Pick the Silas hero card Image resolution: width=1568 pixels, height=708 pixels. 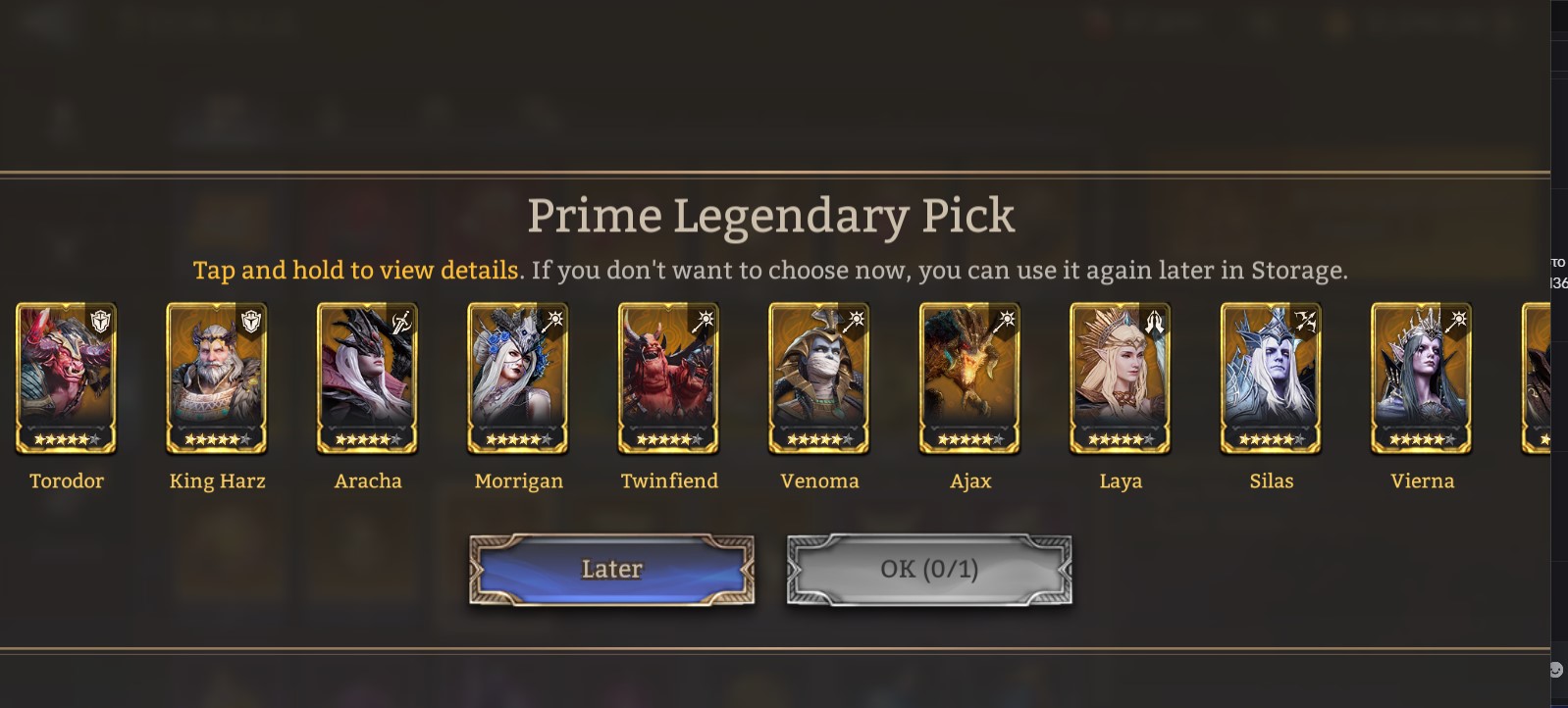[x=1272, y=378]
